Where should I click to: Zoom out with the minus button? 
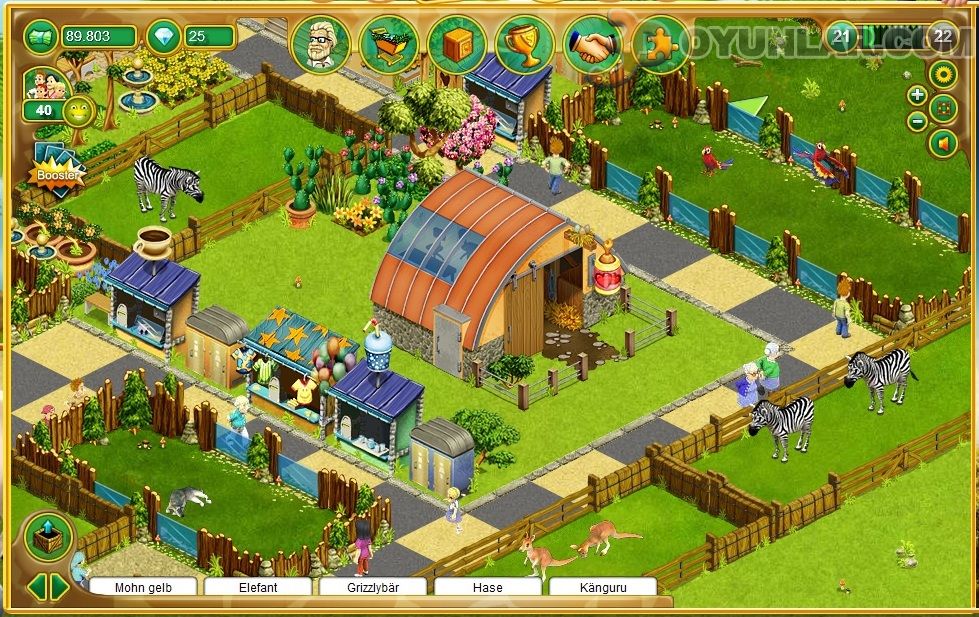pyautogui.click(x=917, y=122)
